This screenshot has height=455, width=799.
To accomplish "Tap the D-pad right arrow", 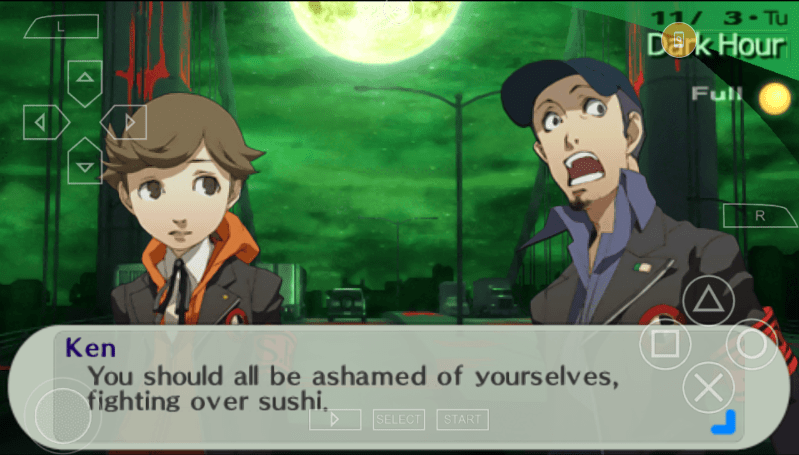I will (x=128, y=122).
